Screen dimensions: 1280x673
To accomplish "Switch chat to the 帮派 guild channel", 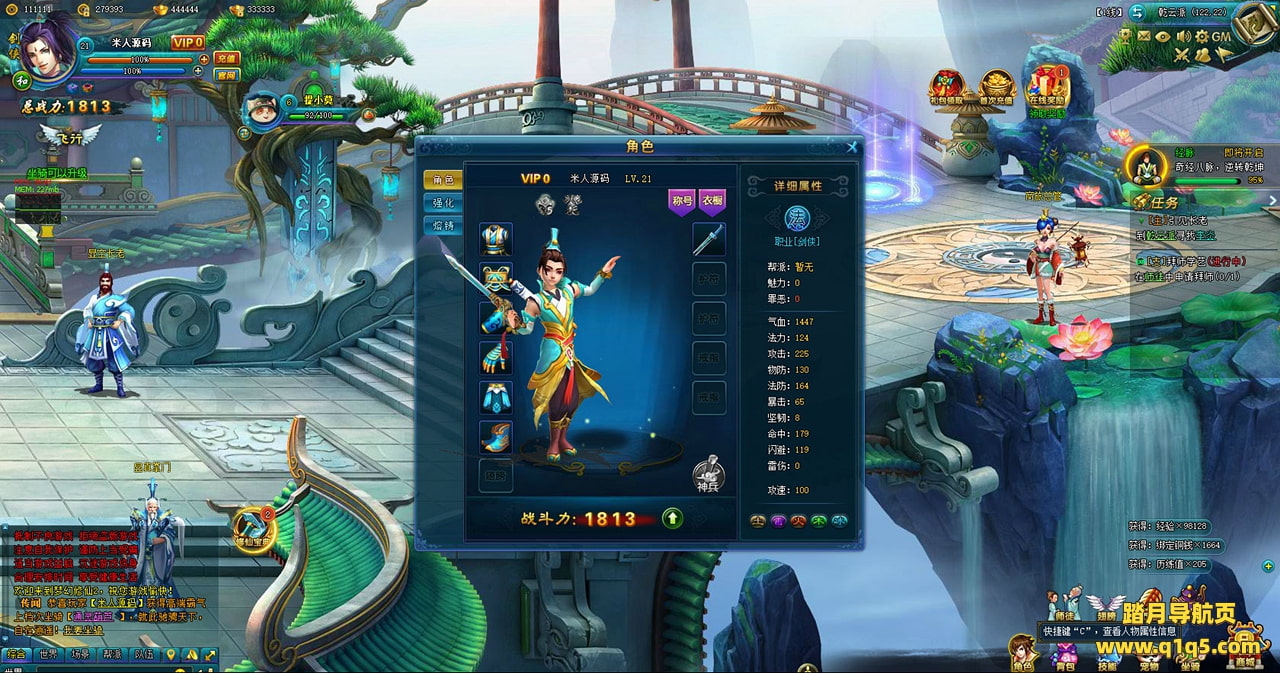I will (x=112, y=655).
